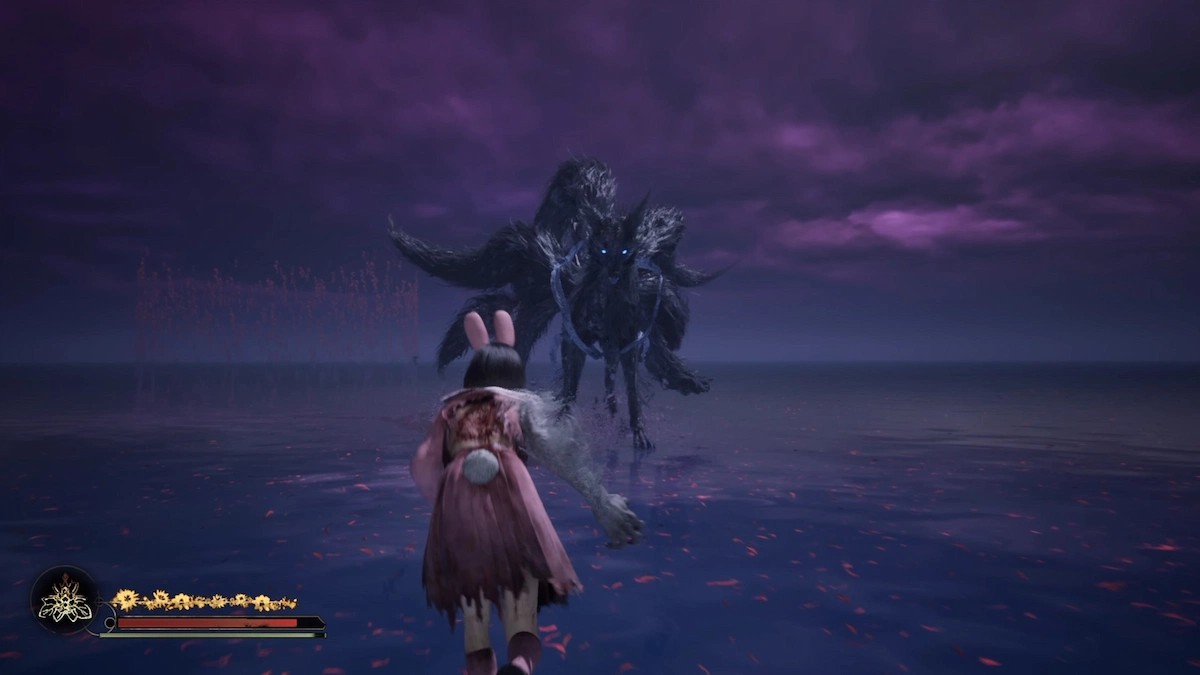Click the circular golden flower emblem icon
1200x675 pixels.
[x=65, y=600]
